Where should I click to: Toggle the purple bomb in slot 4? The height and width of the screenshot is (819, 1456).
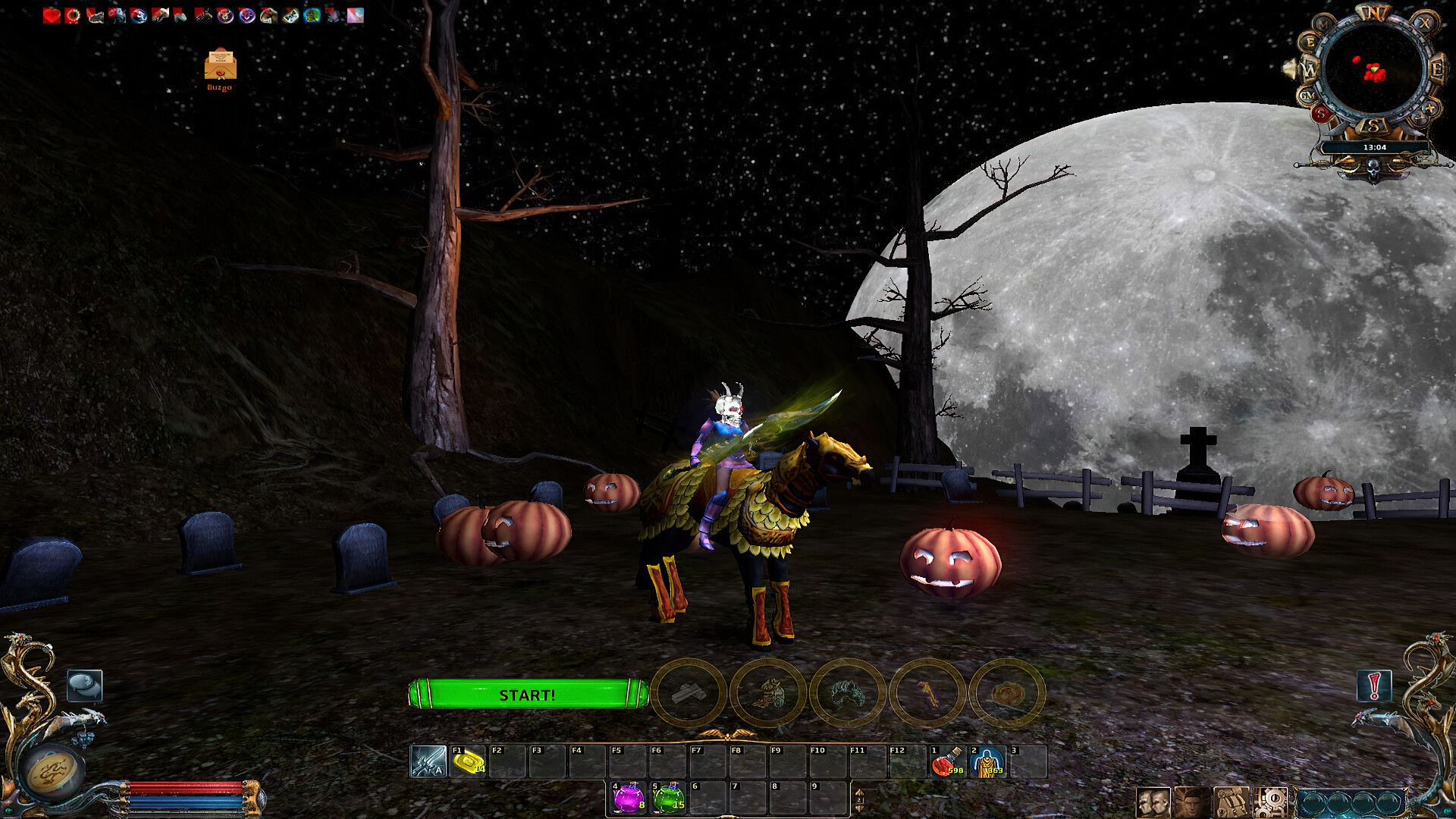coord(629,798)
